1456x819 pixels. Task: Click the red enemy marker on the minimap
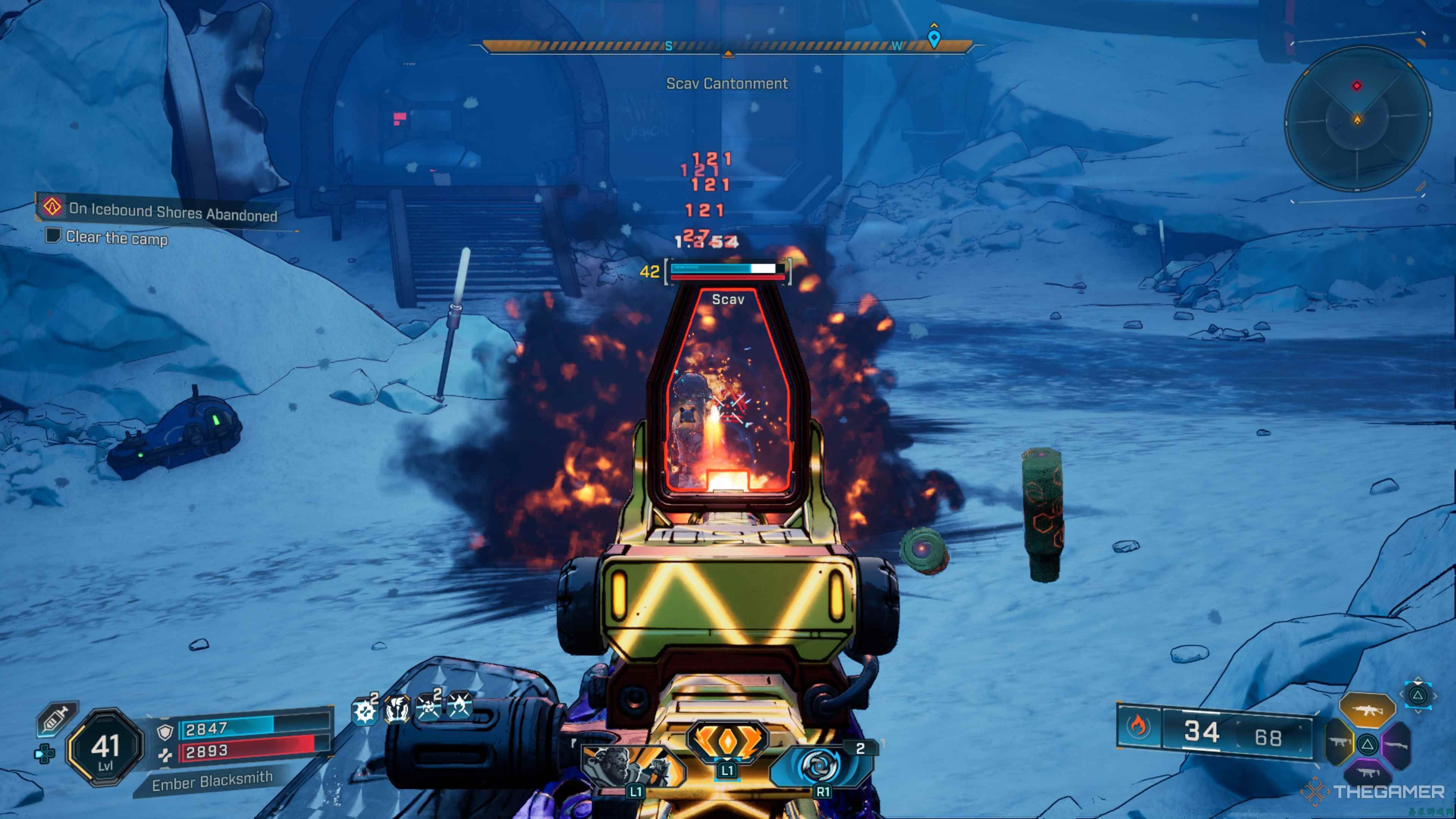pos(1357,86)
